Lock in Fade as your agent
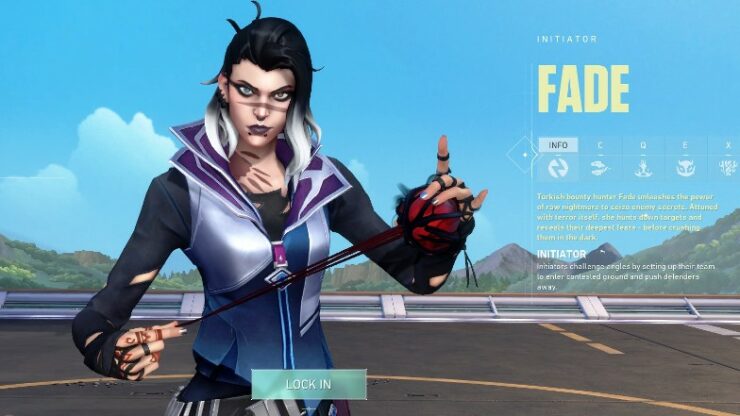The width and height of the screenshot is (740, 416). tap(308, 384)
